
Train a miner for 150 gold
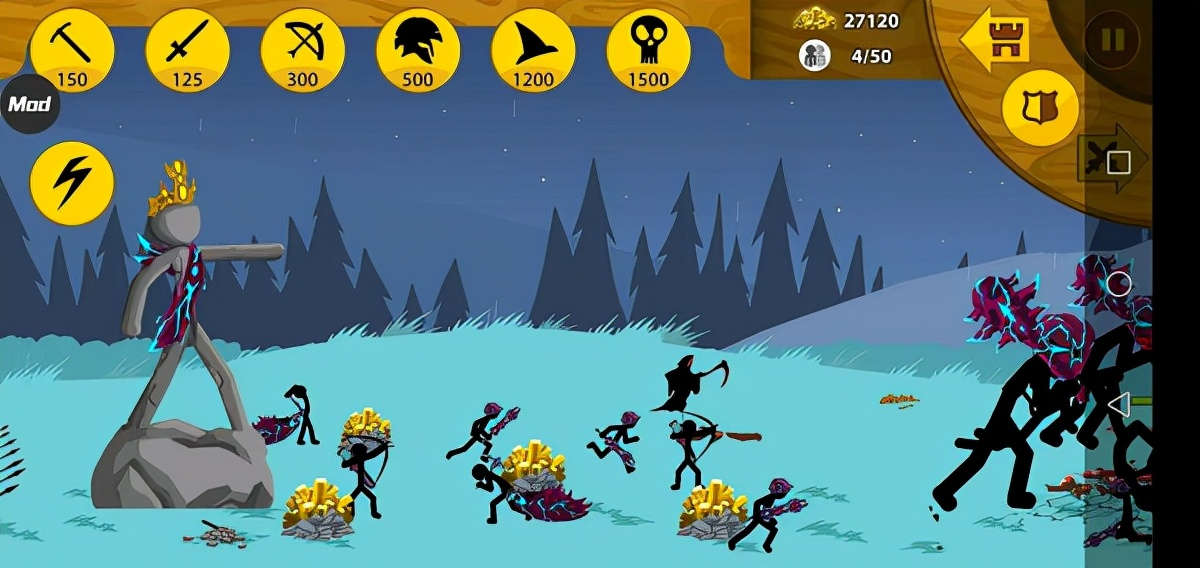tap(72, 50)
